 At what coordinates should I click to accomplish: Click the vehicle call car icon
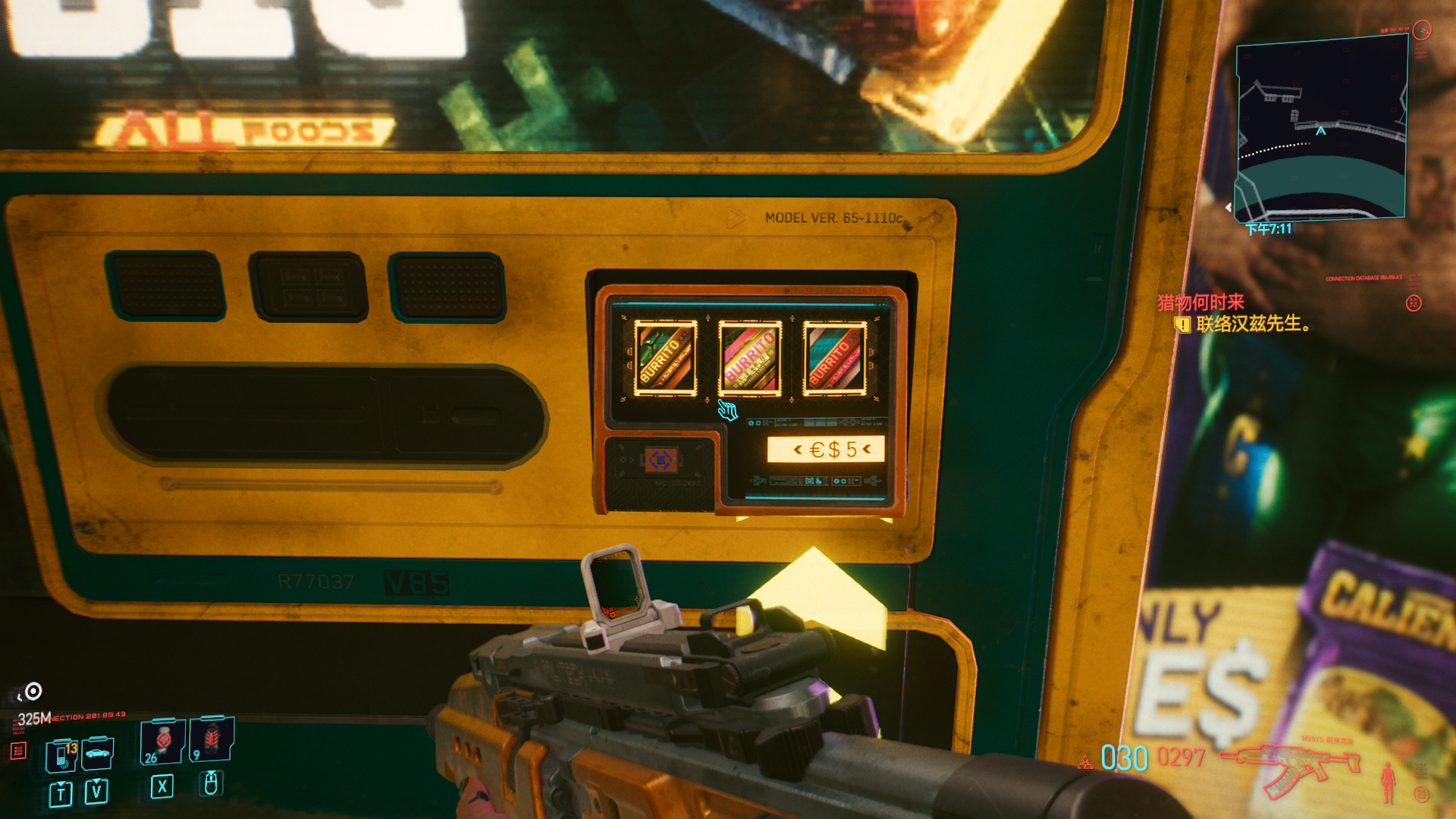[98, 753]
